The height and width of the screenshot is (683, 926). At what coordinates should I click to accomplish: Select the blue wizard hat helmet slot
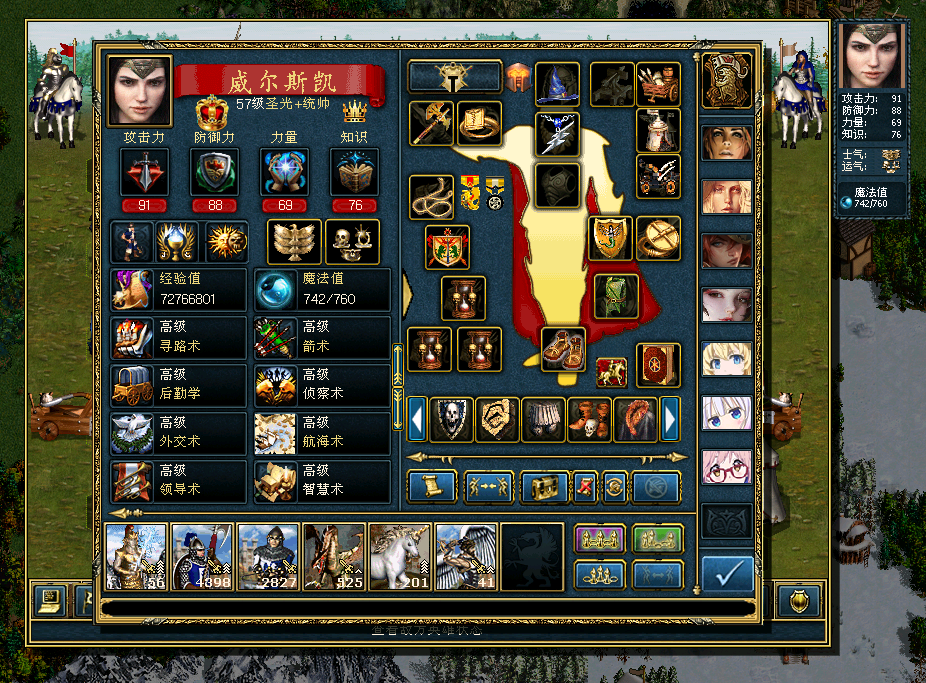click(x=558, y=84)
